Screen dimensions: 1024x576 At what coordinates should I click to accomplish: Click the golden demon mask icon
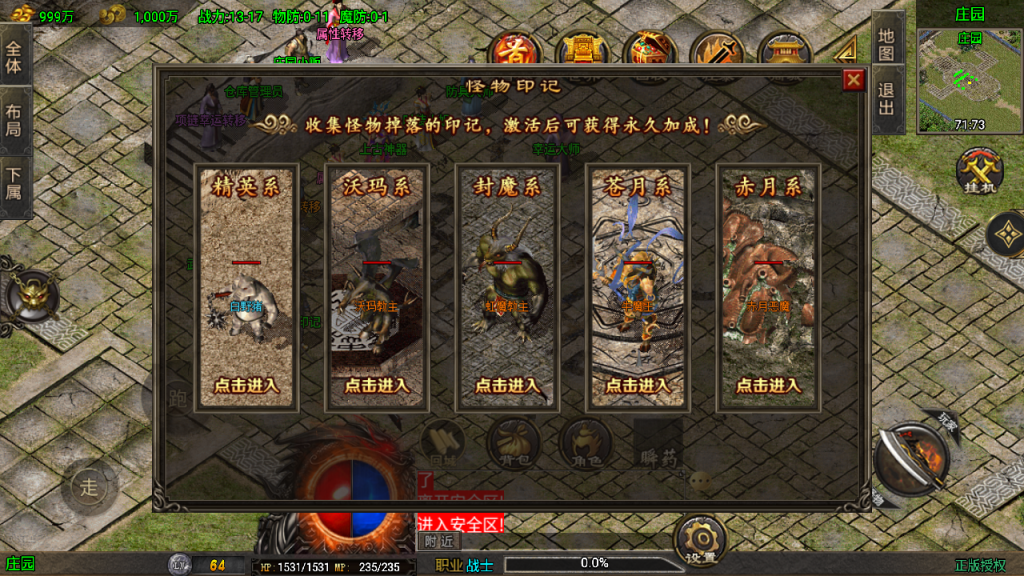(x=29, y=297)
